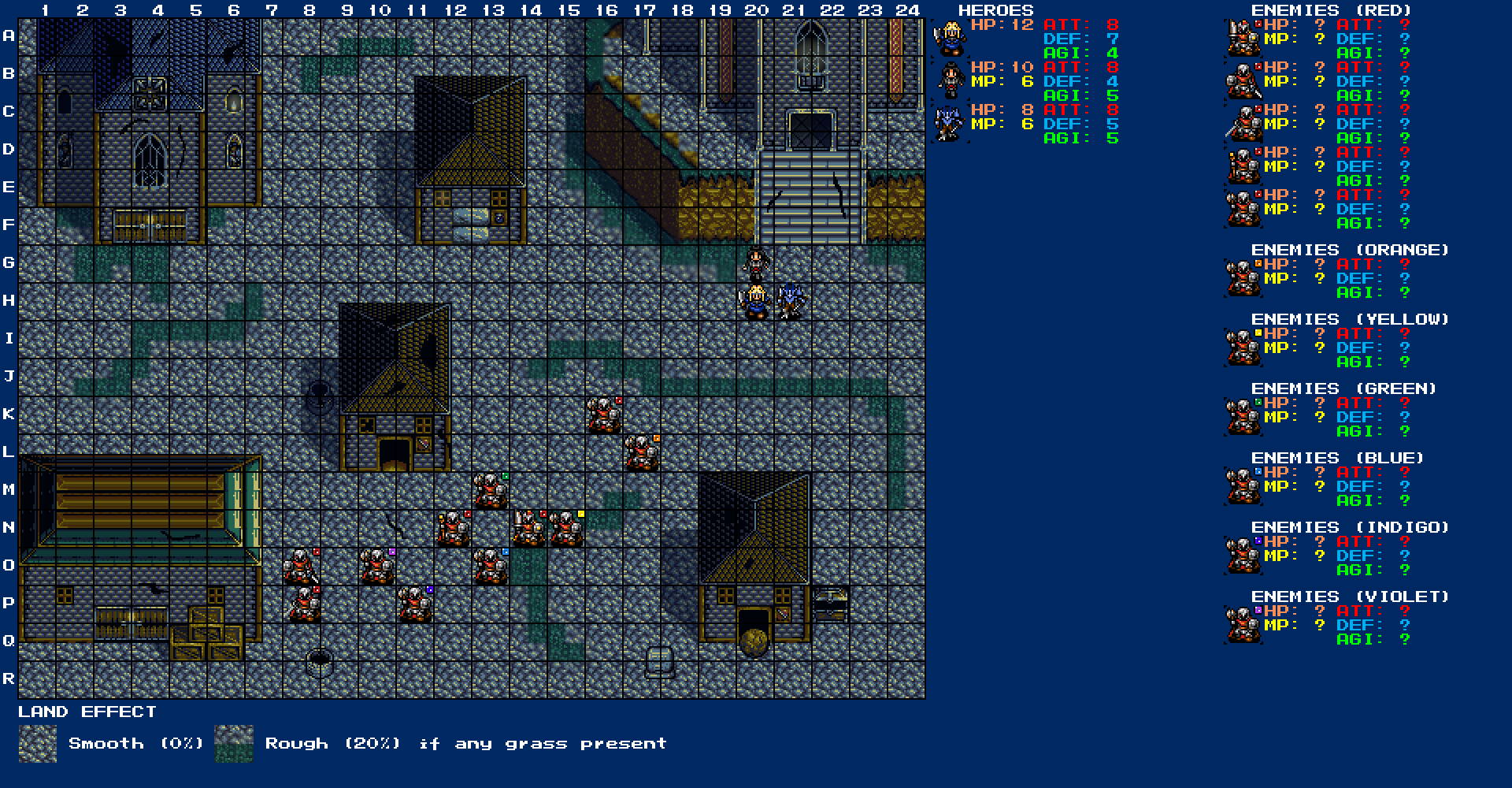1512x788 pixels.
Task: Choose the Orange enemy portrait
Action: [1243, 278]
